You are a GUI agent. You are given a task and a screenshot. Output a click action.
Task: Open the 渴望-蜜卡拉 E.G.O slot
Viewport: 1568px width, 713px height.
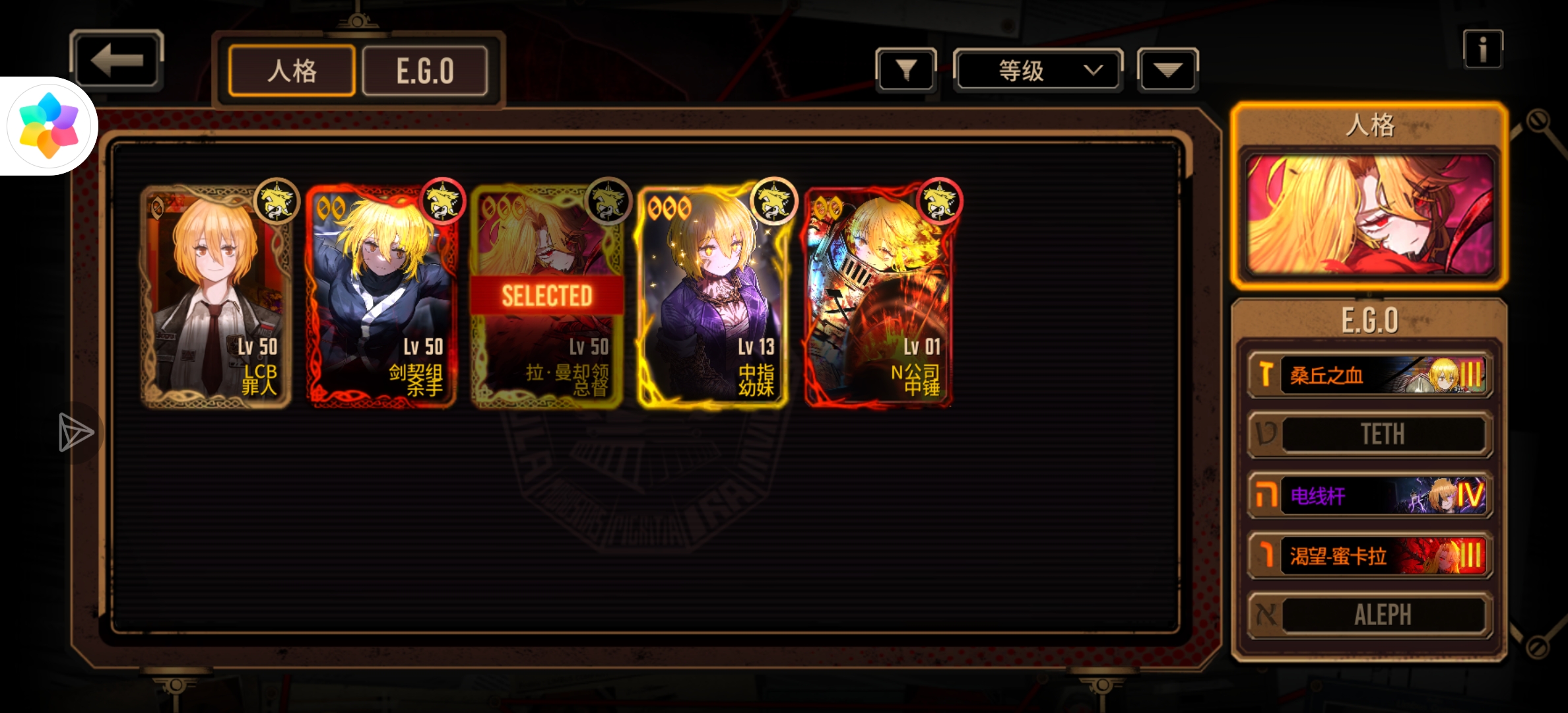(x=1369, y=555)
